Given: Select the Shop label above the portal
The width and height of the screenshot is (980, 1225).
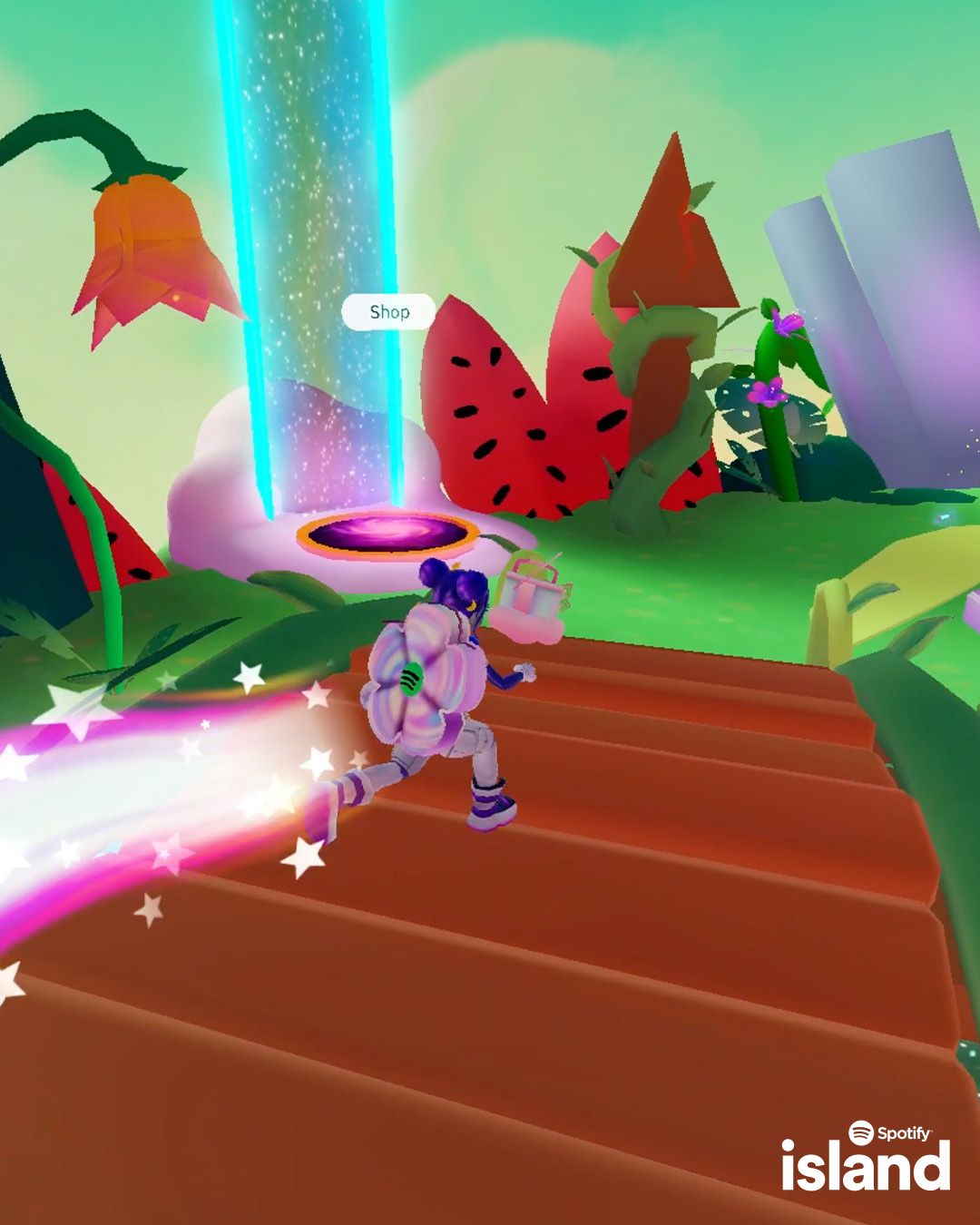Looking at the screenshot, I should (389, 312).
